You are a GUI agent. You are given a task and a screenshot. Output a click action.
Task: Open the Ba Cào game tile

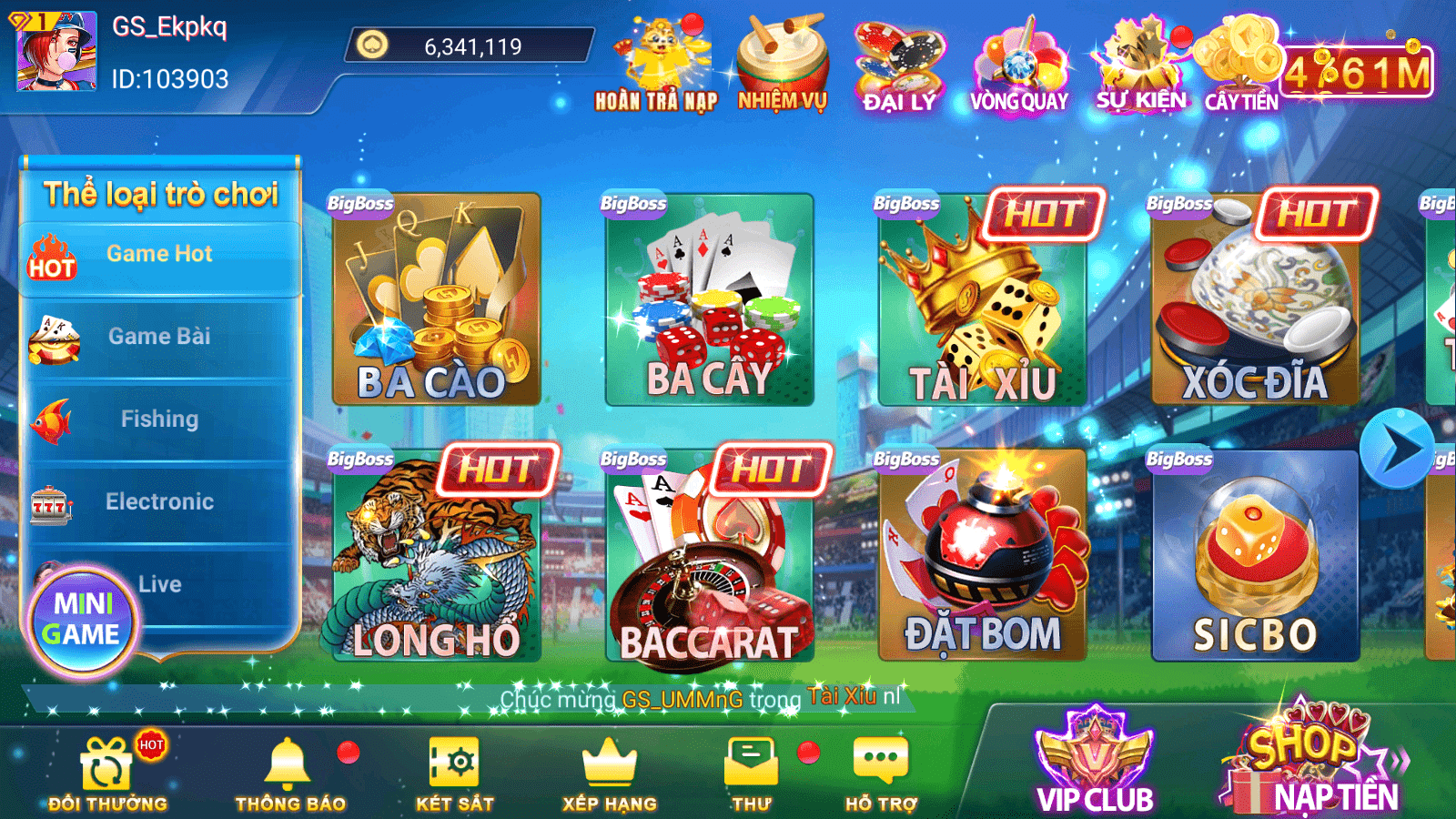(436, 300)
